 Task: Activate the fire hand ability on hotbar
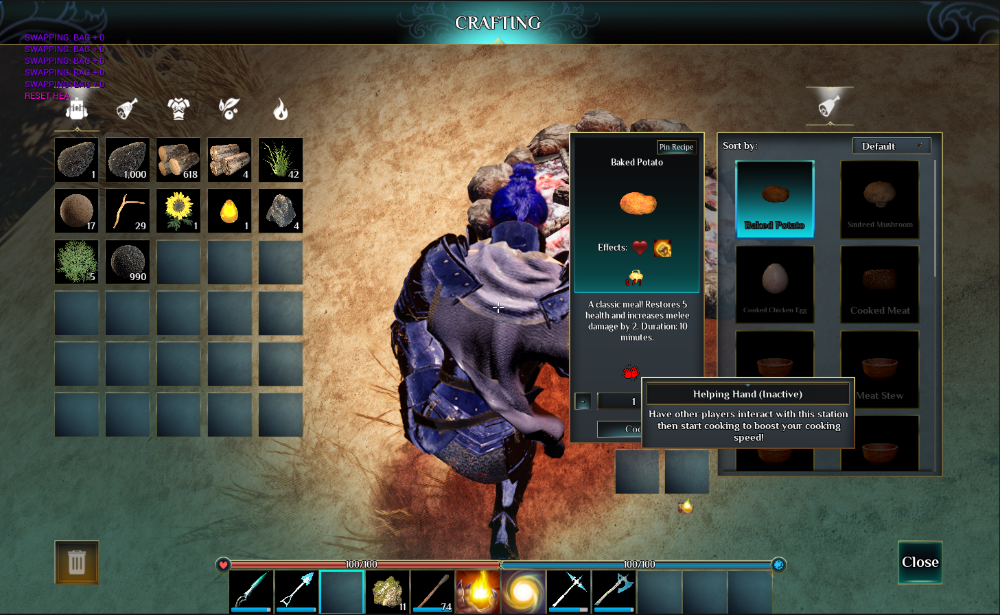coord(478,591)
